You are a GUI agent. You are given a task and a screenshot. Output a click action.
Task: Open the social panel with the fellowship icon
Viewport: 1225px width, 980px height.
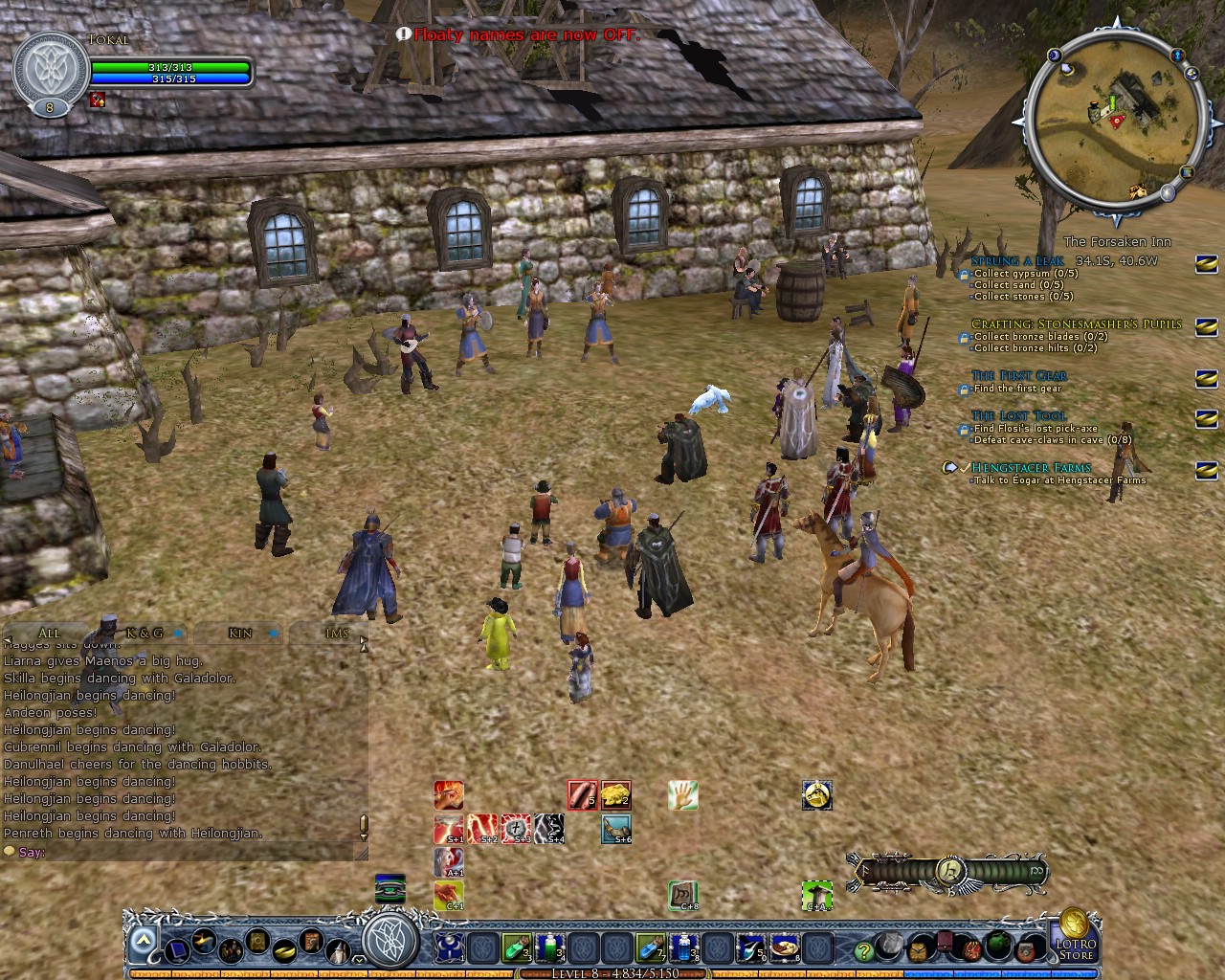230,949
